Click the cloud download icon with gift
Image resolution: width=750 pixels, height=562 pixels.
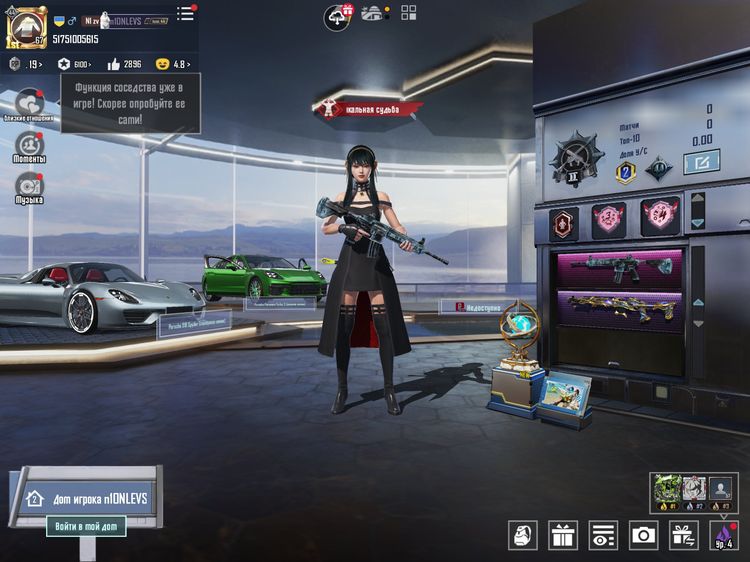coord(338,15)
